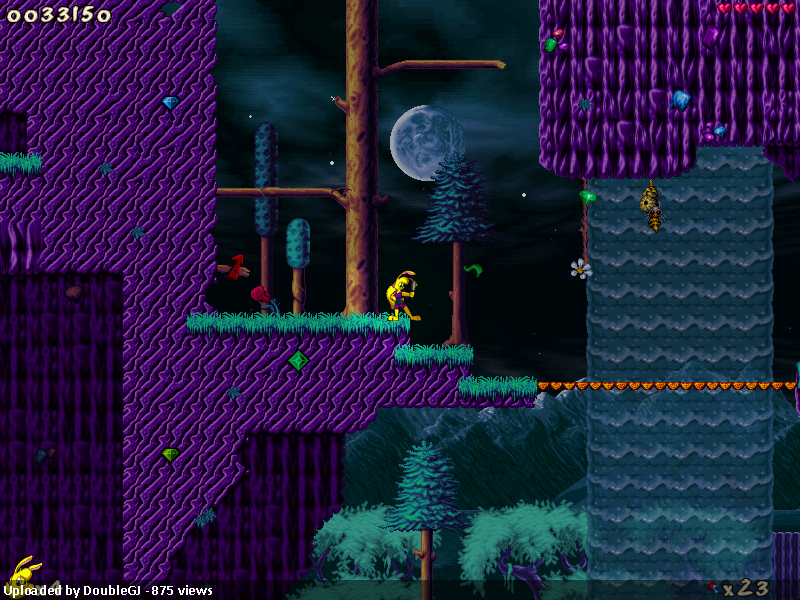Open the DoubleGJ uploader name

(114, 591)
